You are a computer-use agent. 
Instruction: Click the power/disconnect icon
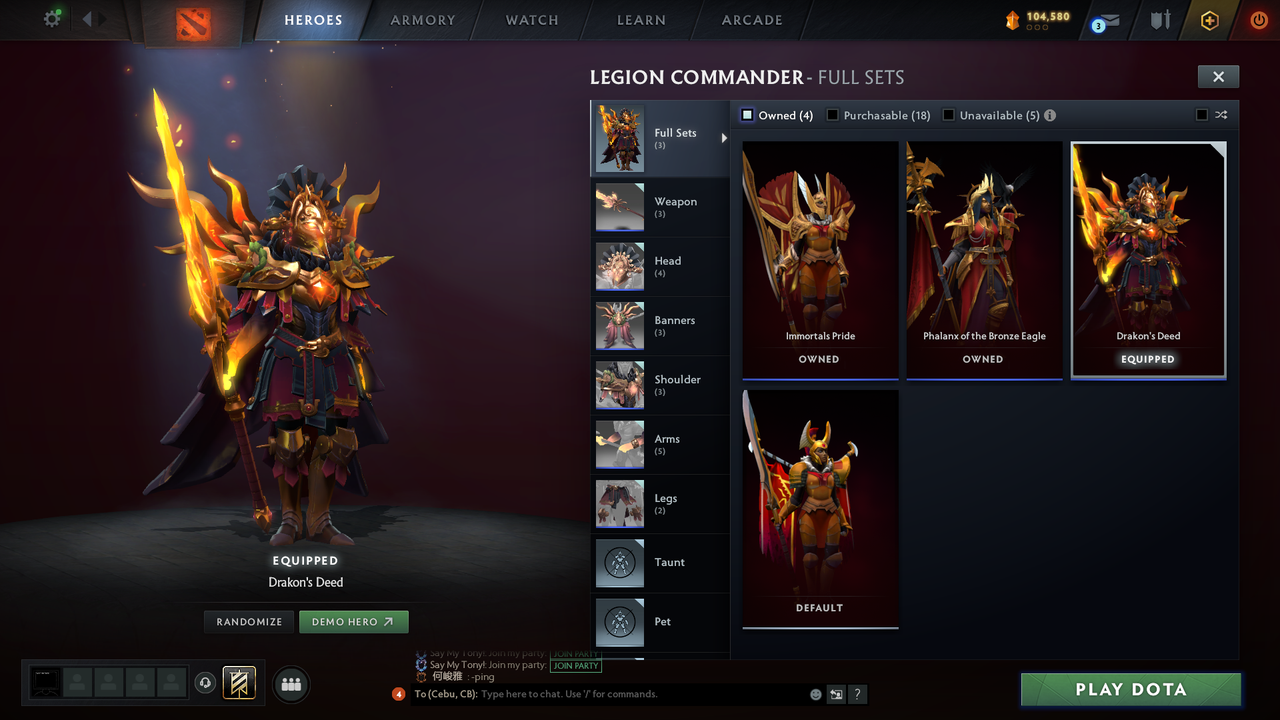point(1258,20)
